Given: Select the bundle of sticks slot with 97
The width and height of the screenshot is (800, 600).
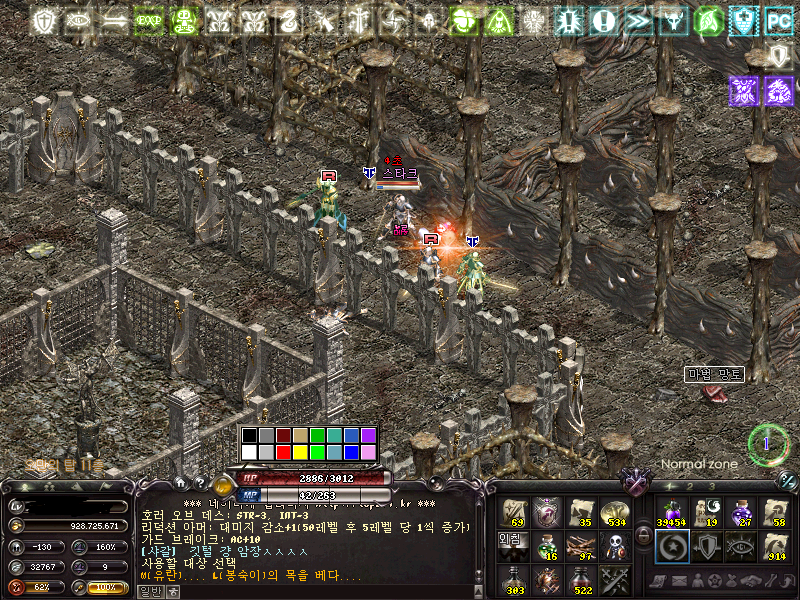Looking at the screenshot, I should [581, 546].
